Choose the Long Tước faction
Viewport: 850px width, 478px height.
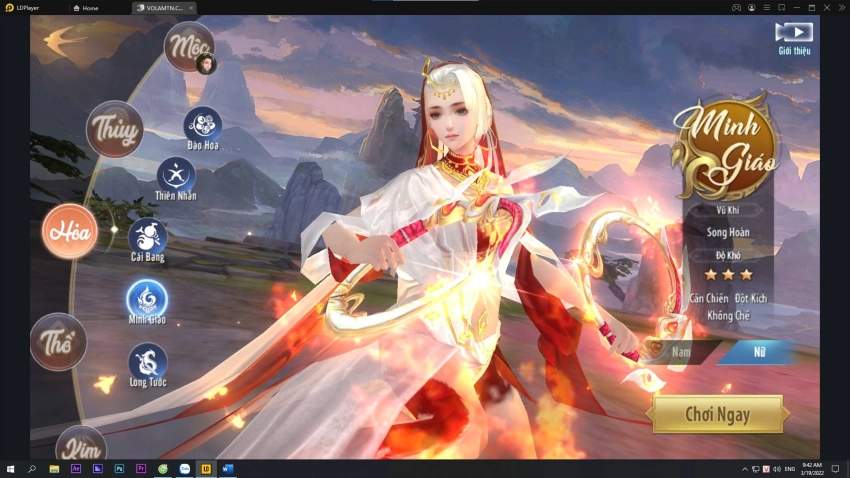coord(148,362)
